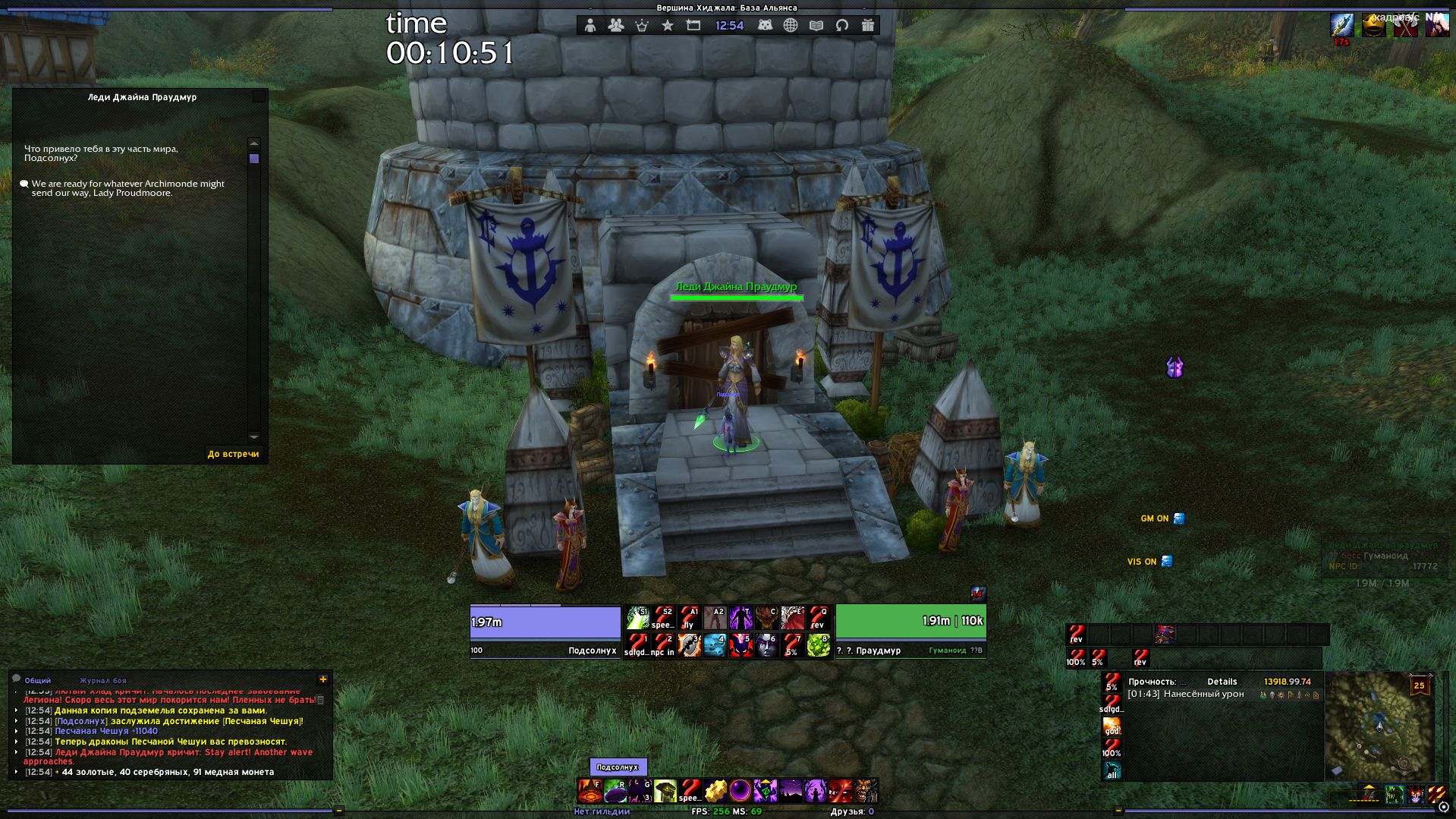Open the character info icon in the top bar
Viewport: 1456px width, 819px height.
click(590, 26)
